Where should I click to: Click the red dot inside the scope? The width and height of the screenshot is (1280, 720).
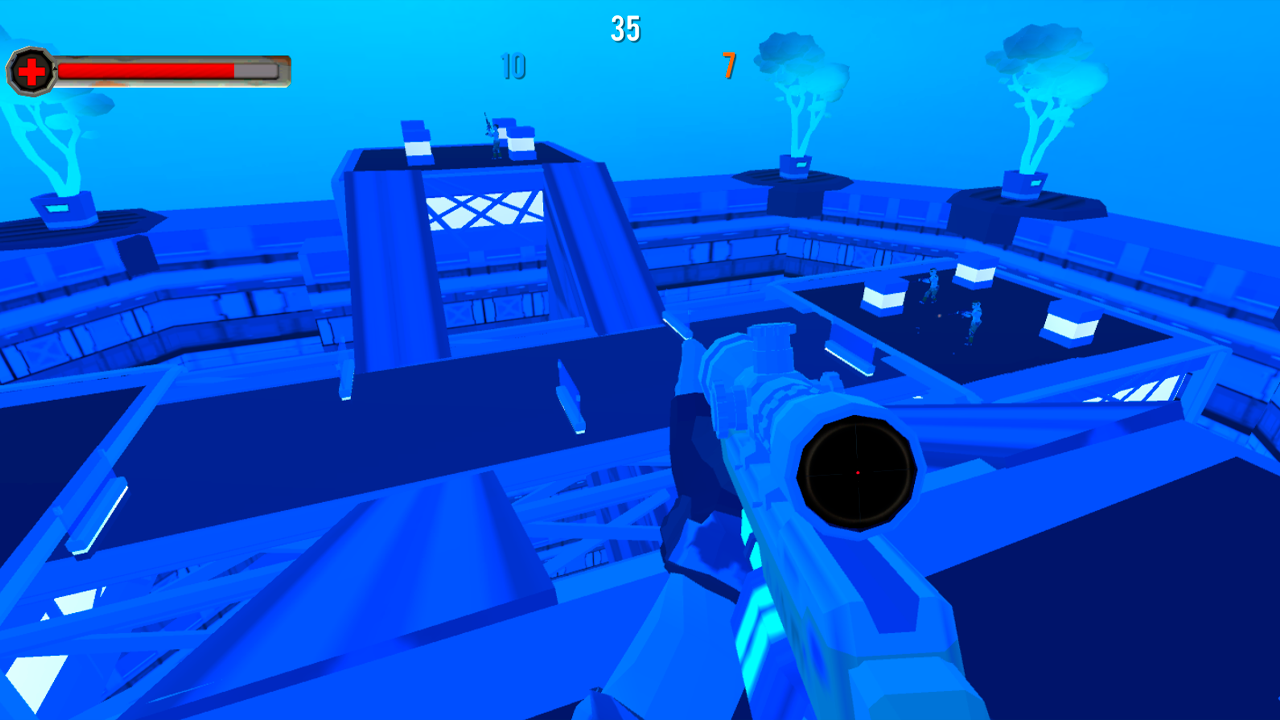(856, 473)
